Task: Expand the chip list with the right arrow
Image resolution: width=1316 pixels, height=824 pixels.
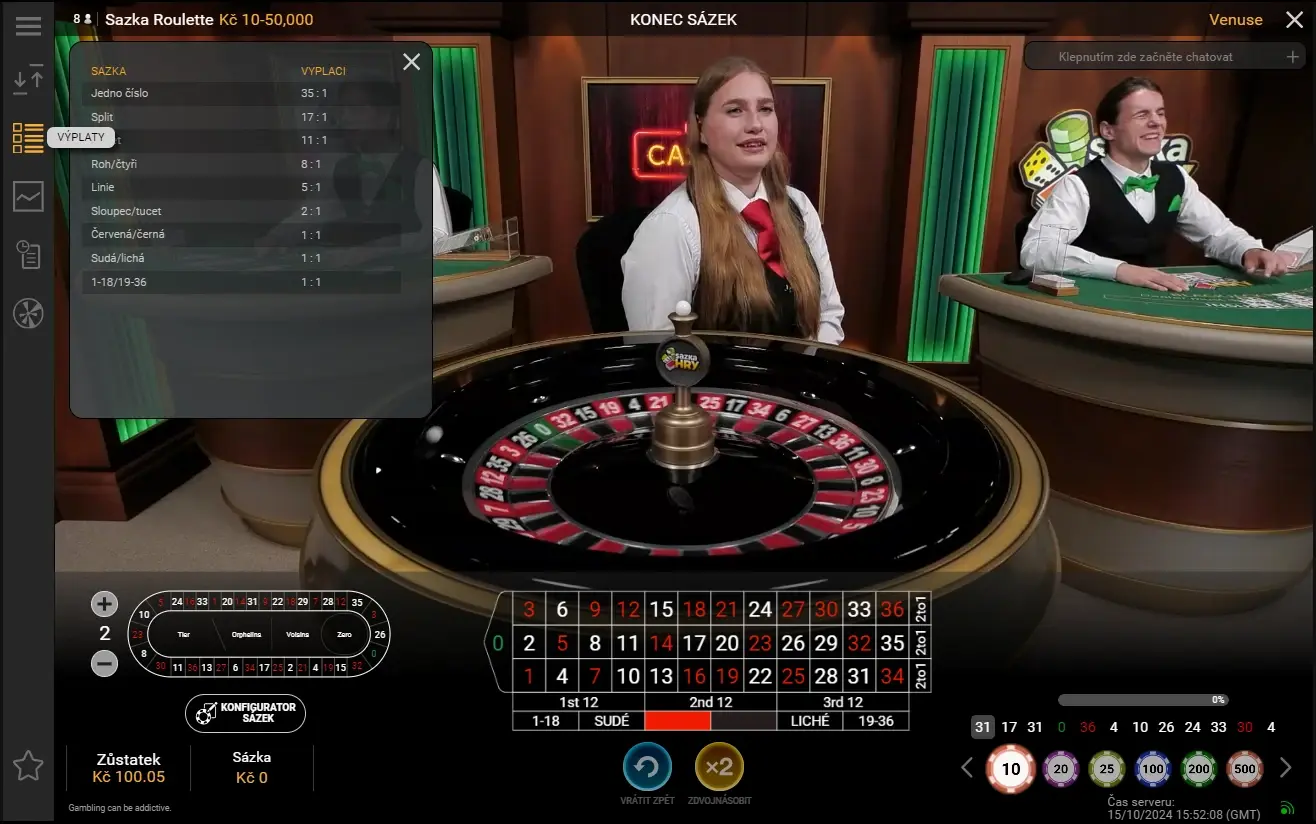Action: click(x=1288, y=766)
